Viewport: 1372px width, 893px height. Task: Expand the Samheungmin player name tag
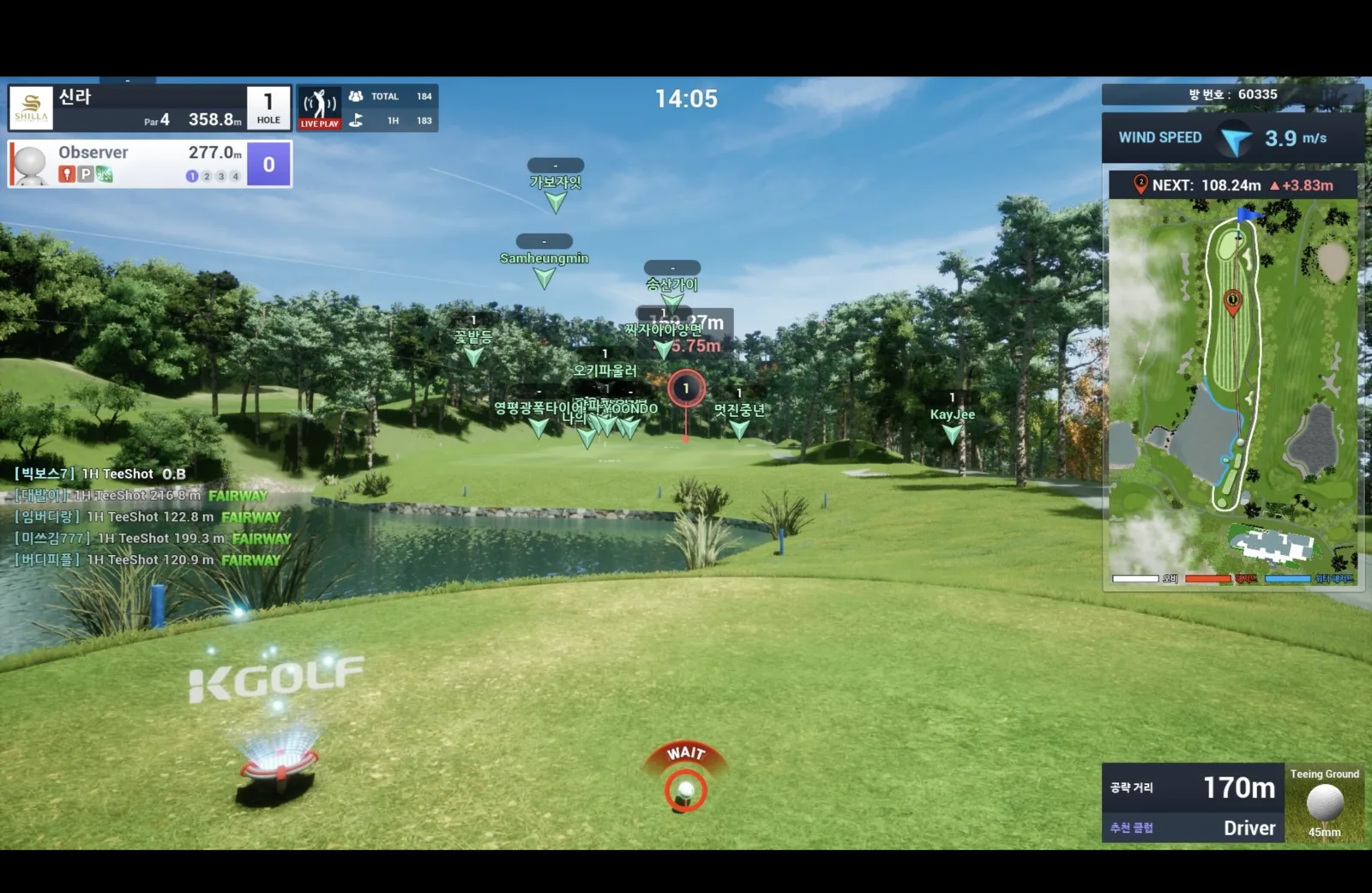tap(543, 243)
